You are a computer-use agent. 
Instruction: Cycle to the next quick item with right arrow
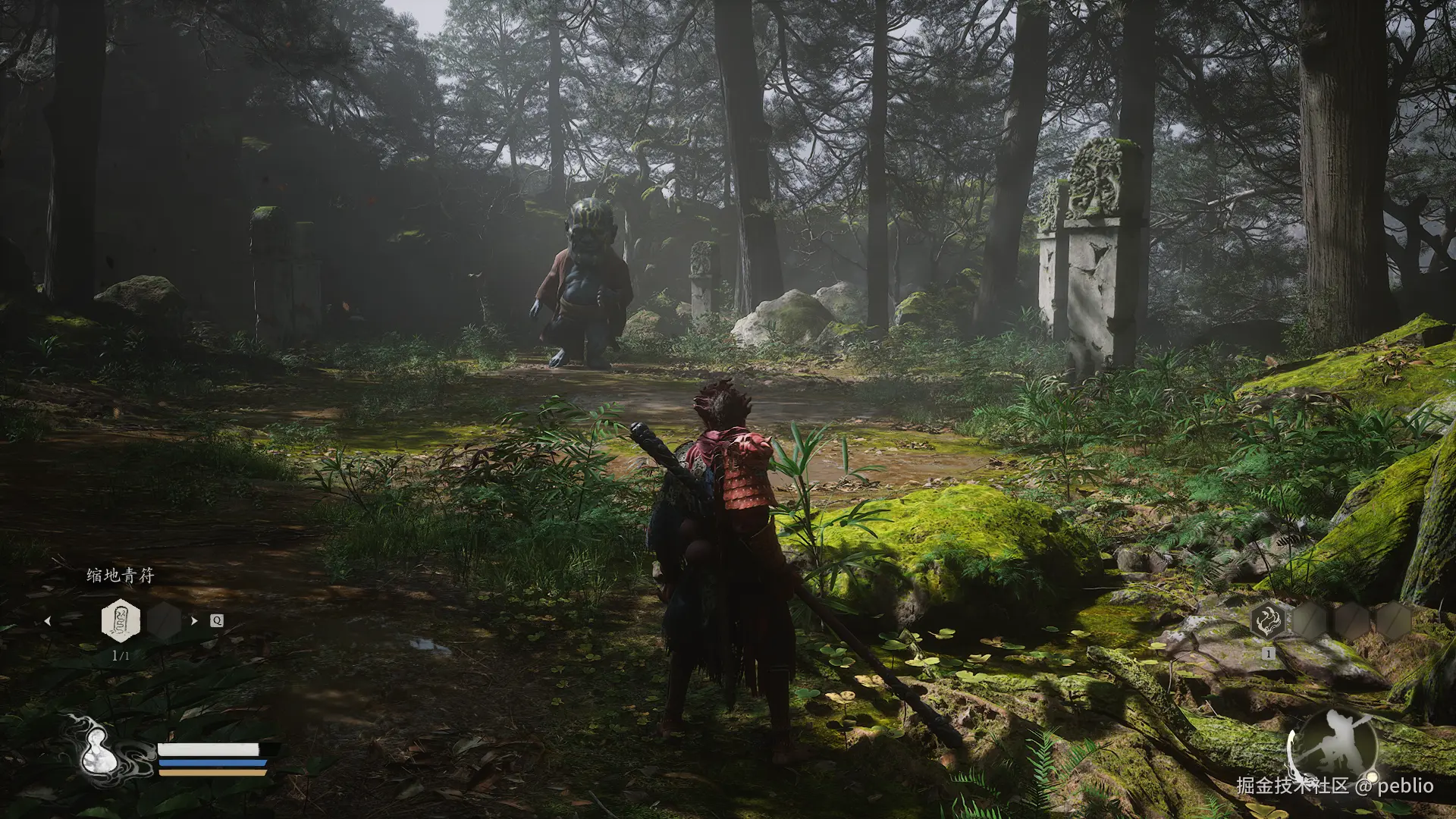[x=194, y=620]
